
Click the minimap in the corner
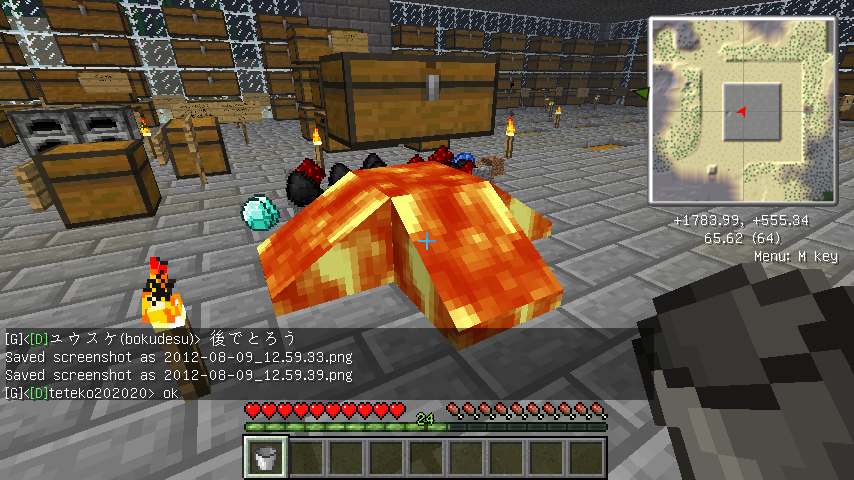tap(743, 108)
